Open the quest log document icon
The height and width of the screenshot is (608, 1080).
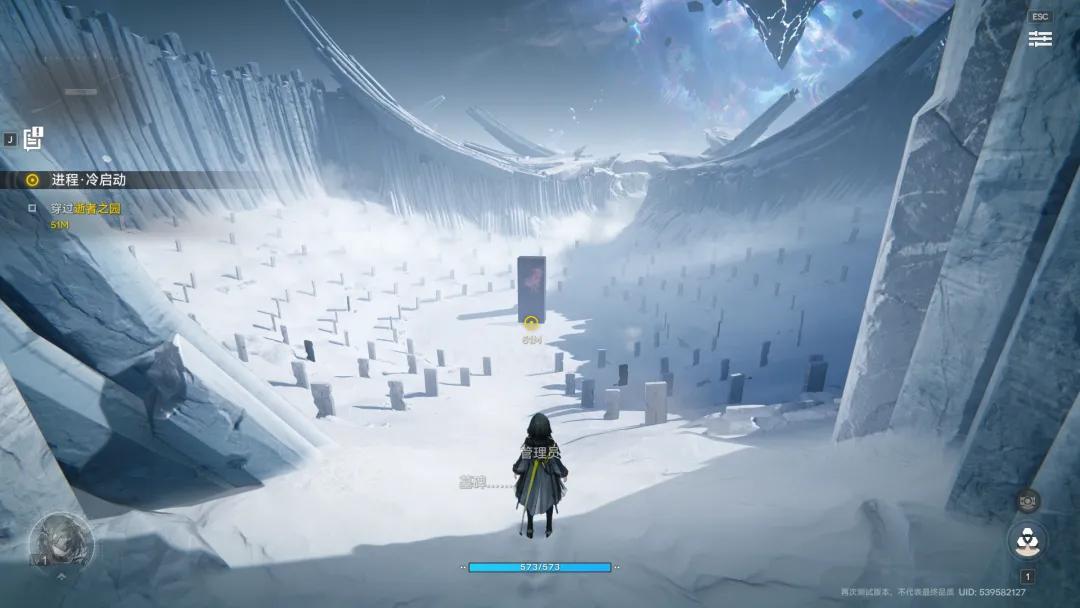coord(34,138)
